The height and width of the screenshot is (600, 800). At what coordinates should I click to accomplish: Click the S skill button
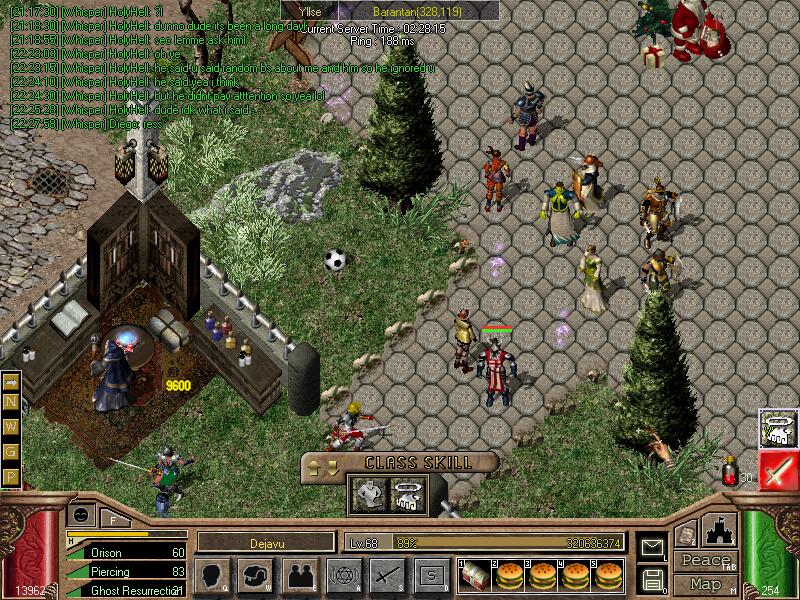(x=431, y=575)
